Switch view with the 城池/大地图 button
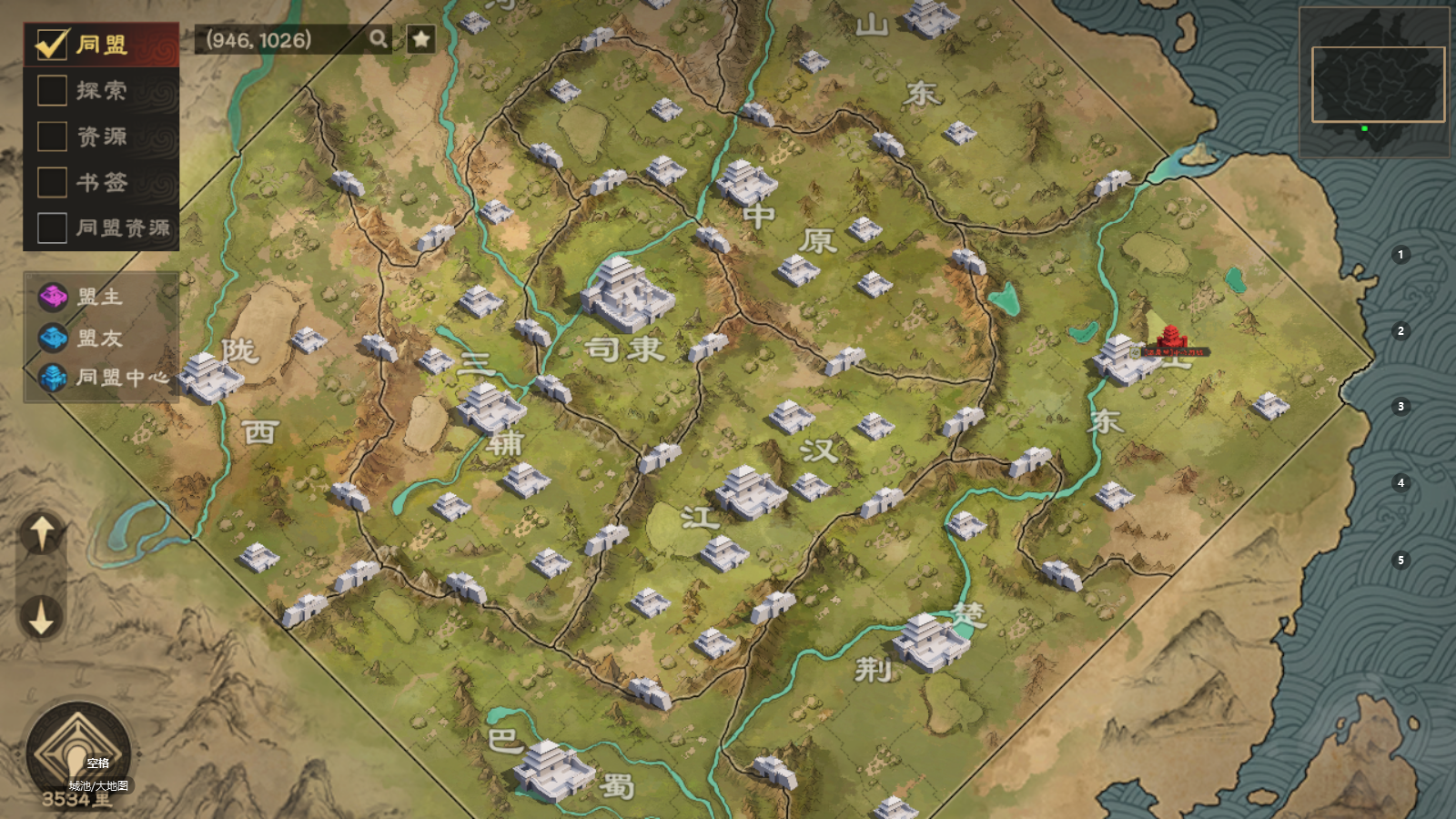 78,754
